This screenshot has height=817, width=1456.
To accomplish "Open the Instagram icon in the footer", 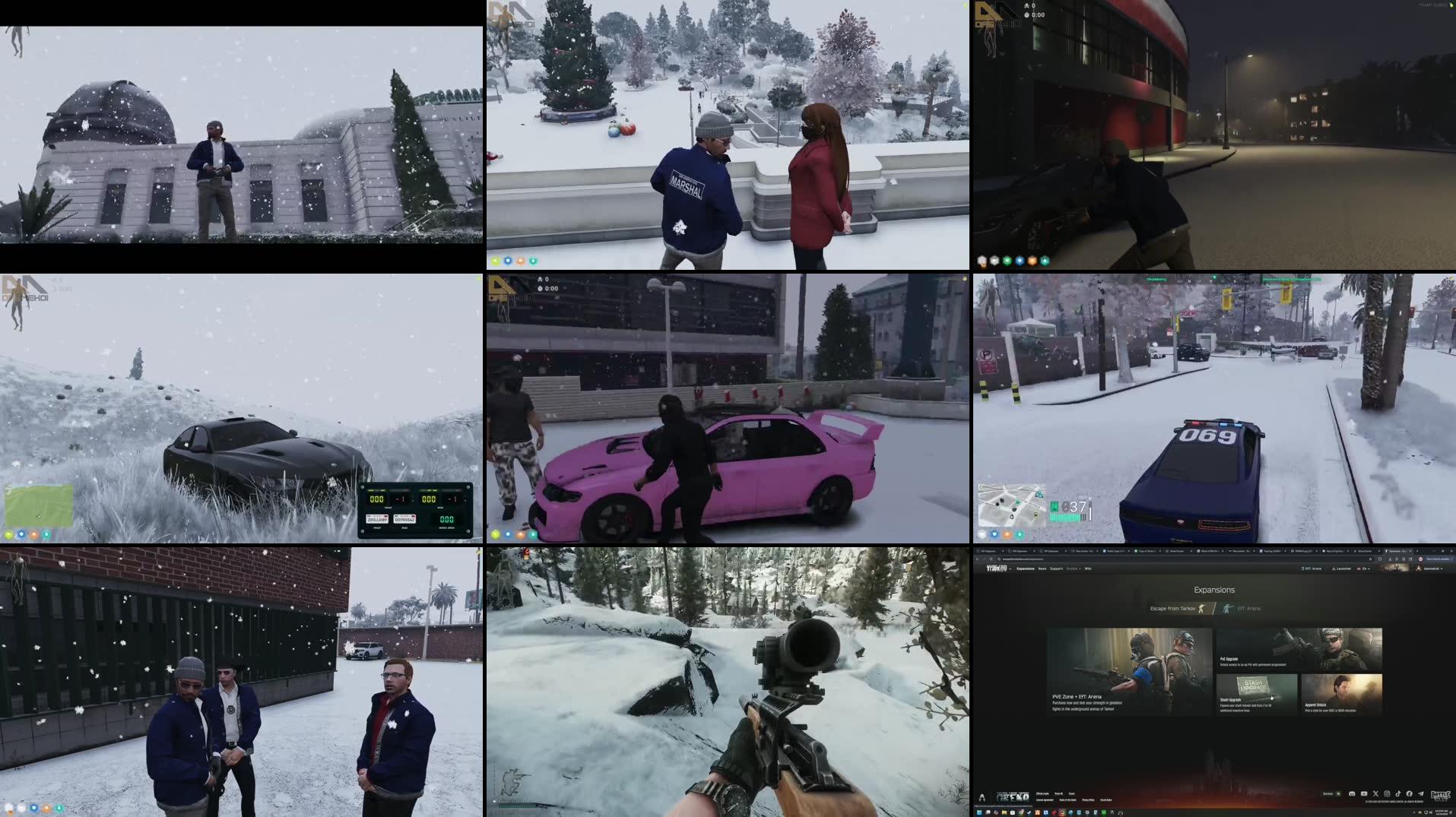I will coord(1386,794).
